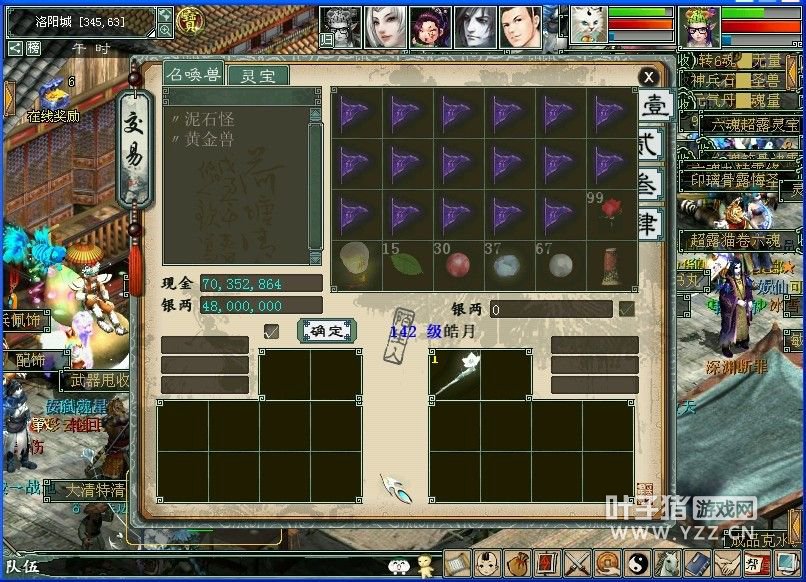Pick the red rose item stack
The height and width of the screenshot is (582, 806).
tap(611, 213)
